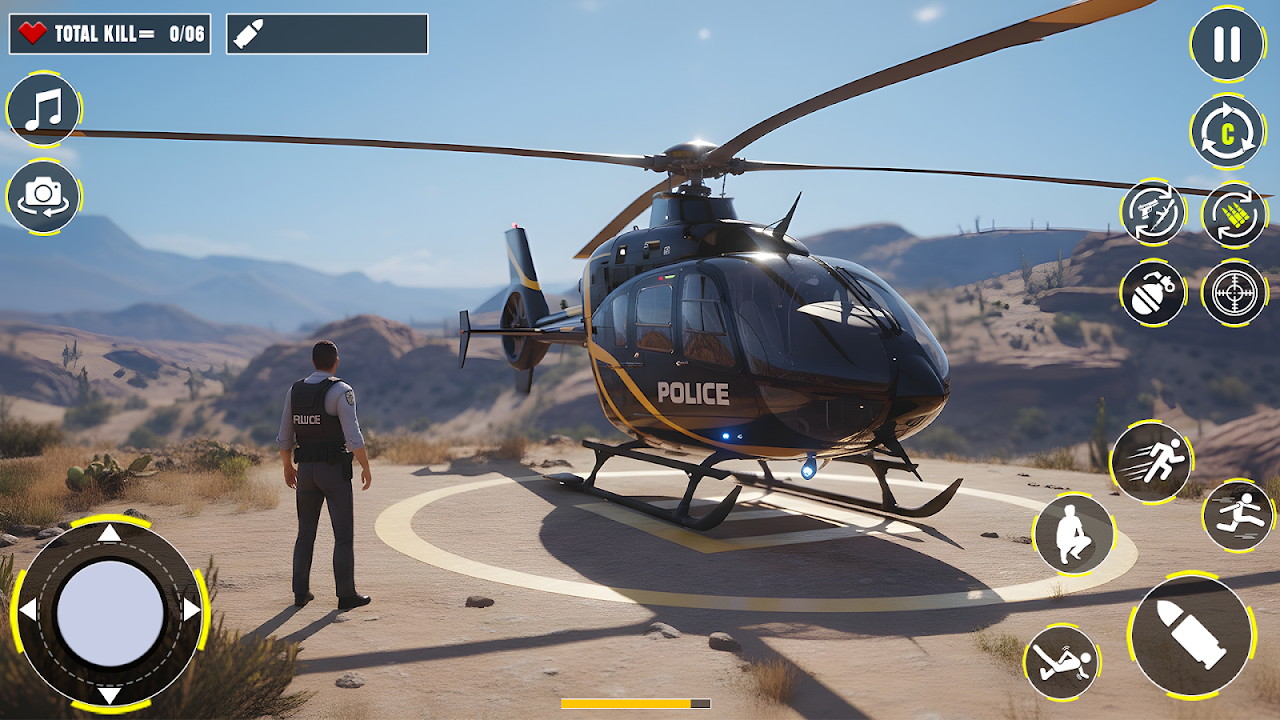1280x720 pixels.
Task: Jump with the leaping figure button
Action: (1238, 516)
